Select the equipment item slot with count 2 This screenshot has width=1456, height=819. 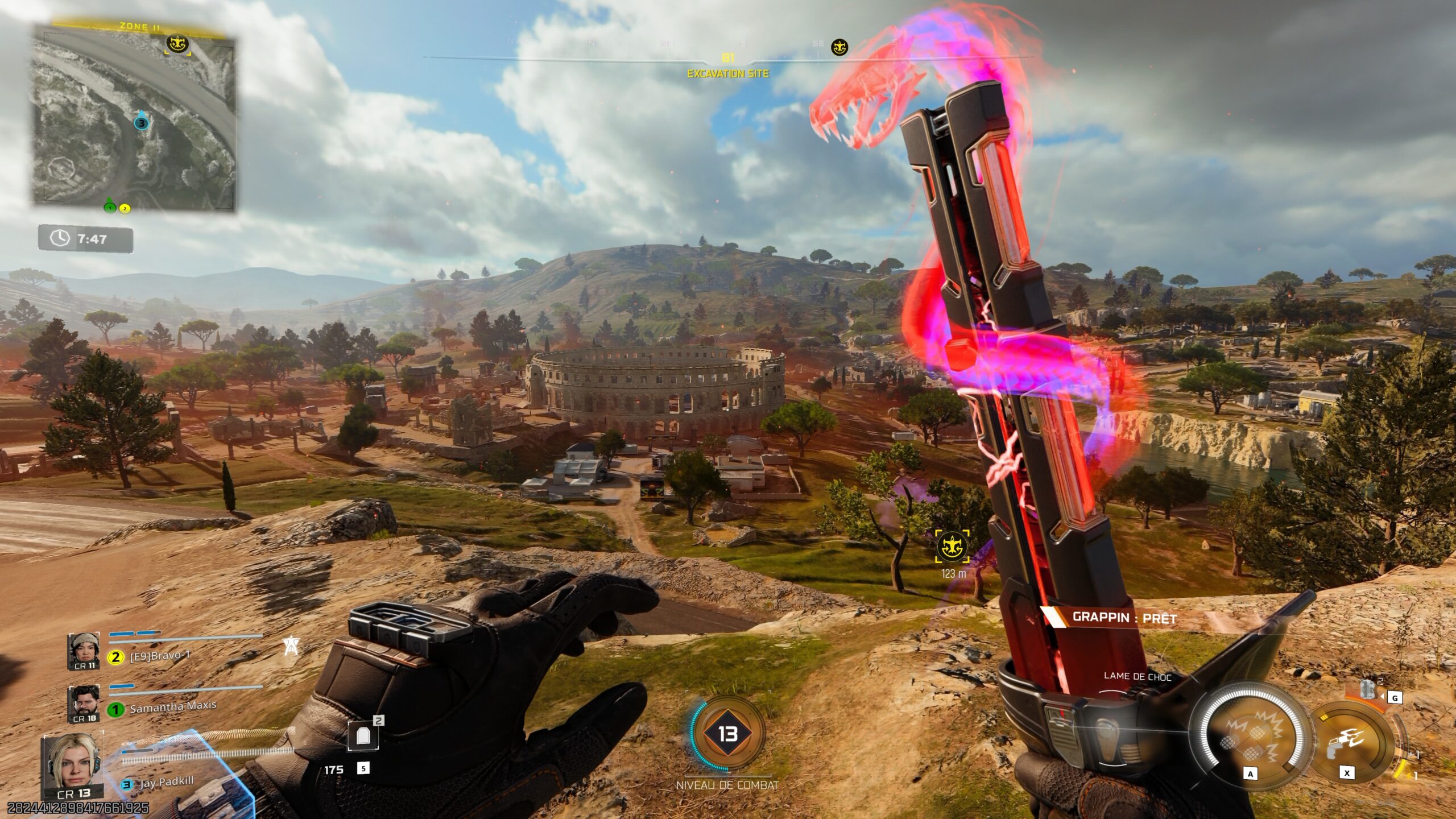click(x=1368, y=690)
